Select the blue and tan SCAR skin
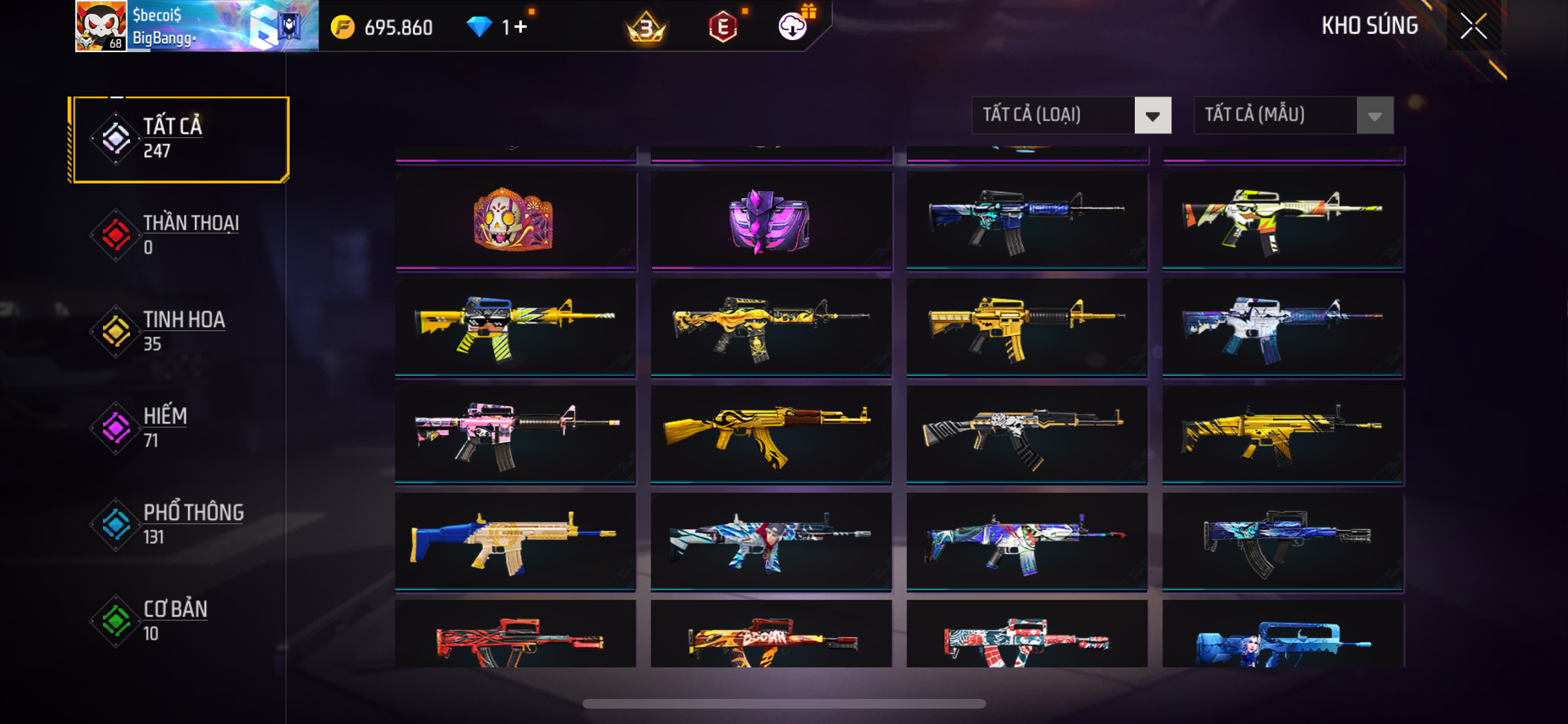This screenshot has height=724, width=1568. tap(515, 541)
